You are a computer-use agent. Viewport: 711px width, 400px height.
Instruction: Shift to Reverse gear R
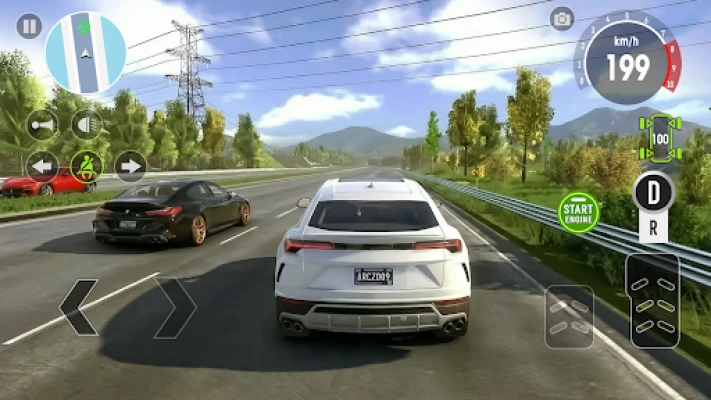[x=654, y=227]
